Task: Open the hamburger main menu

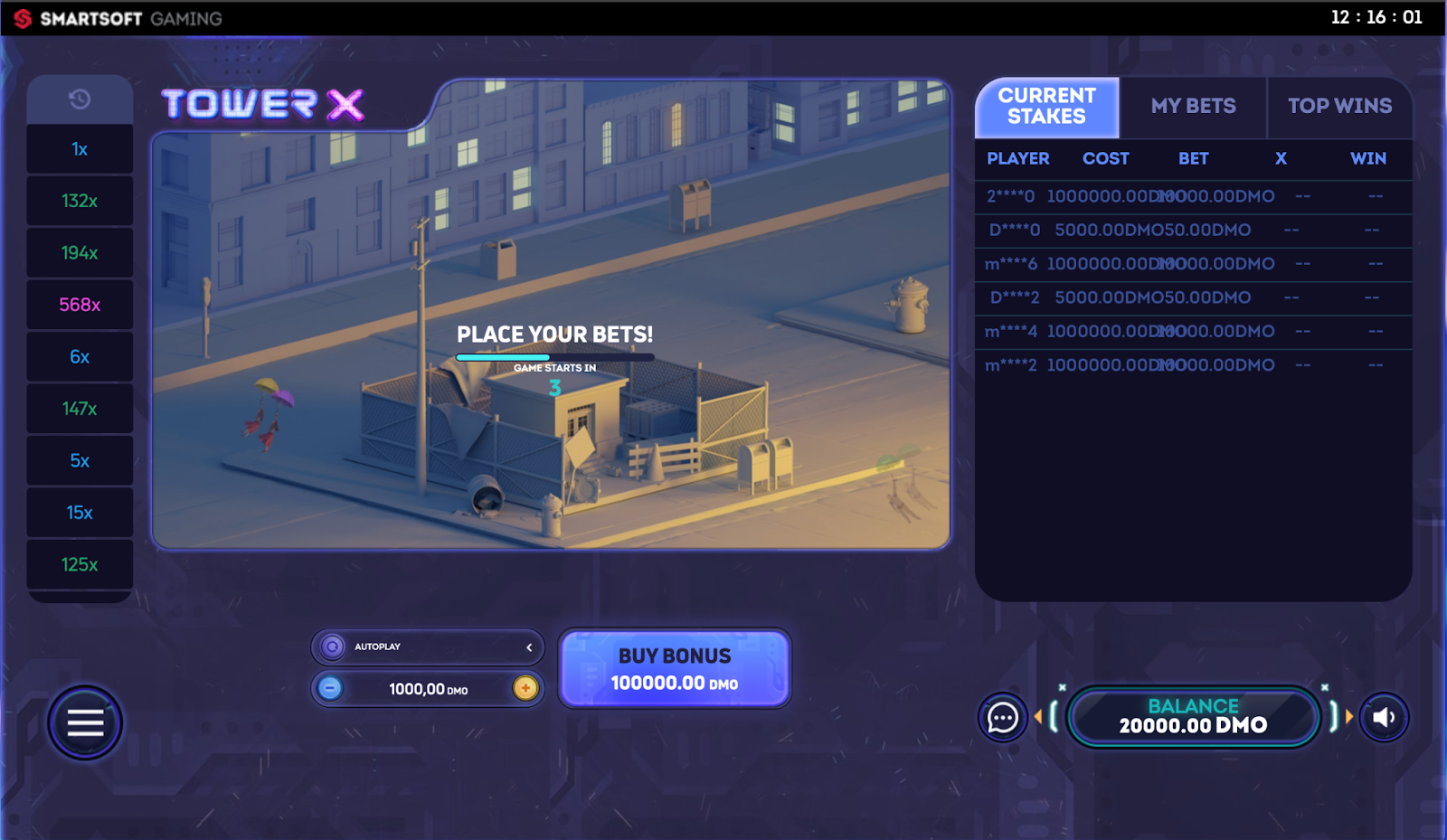Action: pyautogui.click(x=85, y=722)
